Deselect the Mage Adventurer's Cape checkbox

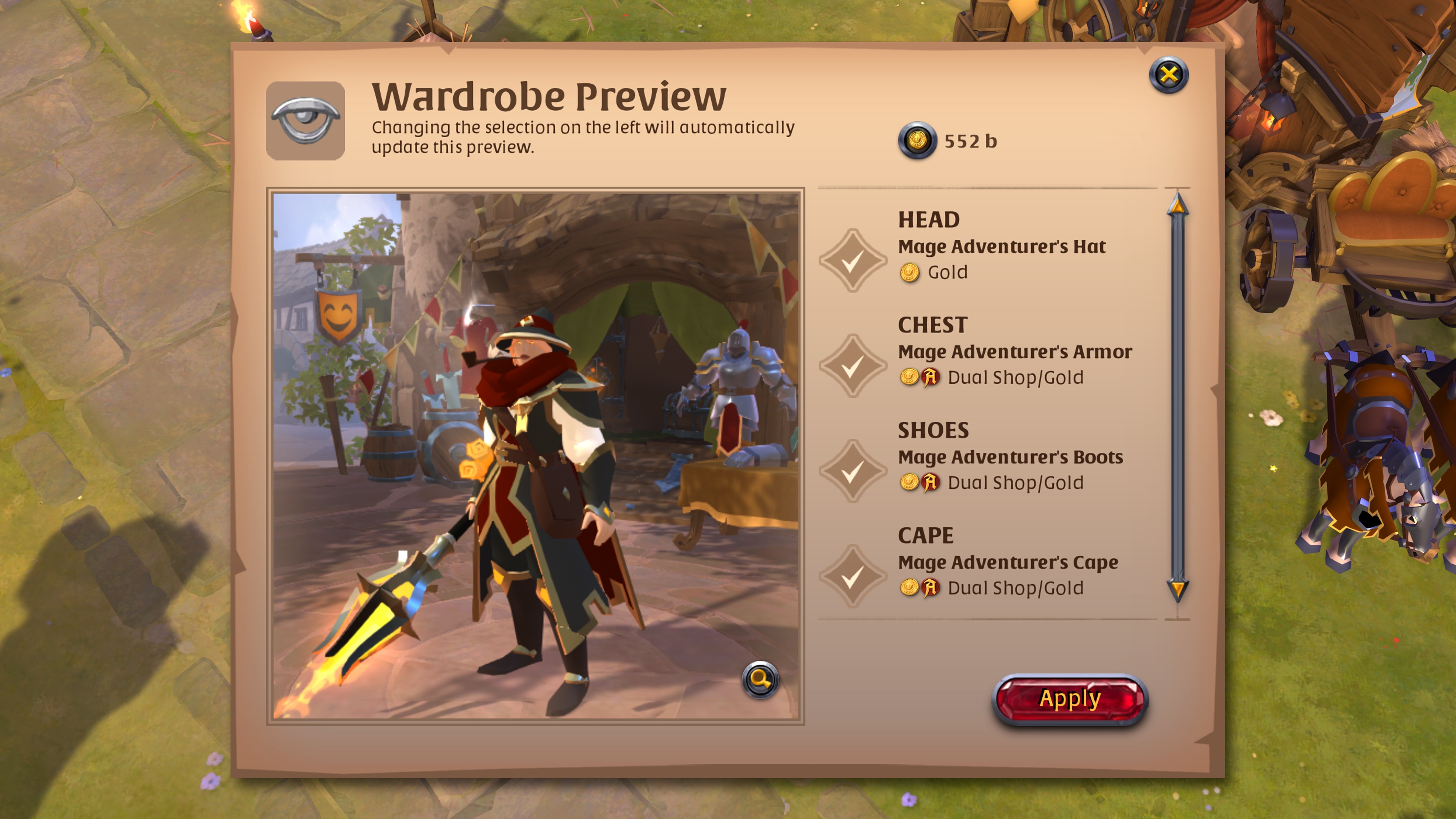pos(852,576)
